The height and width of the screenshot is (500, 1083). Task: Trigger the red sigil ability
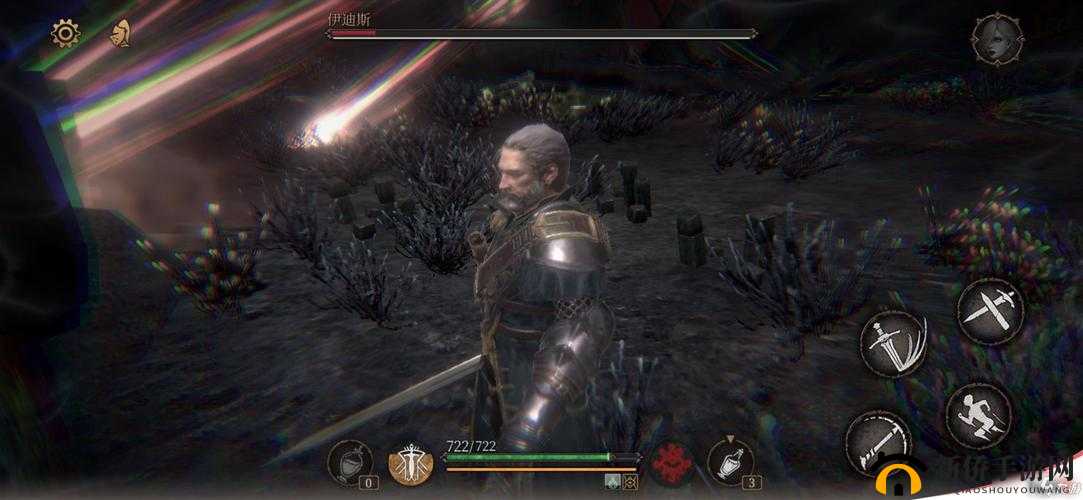(x=672, y=462)
